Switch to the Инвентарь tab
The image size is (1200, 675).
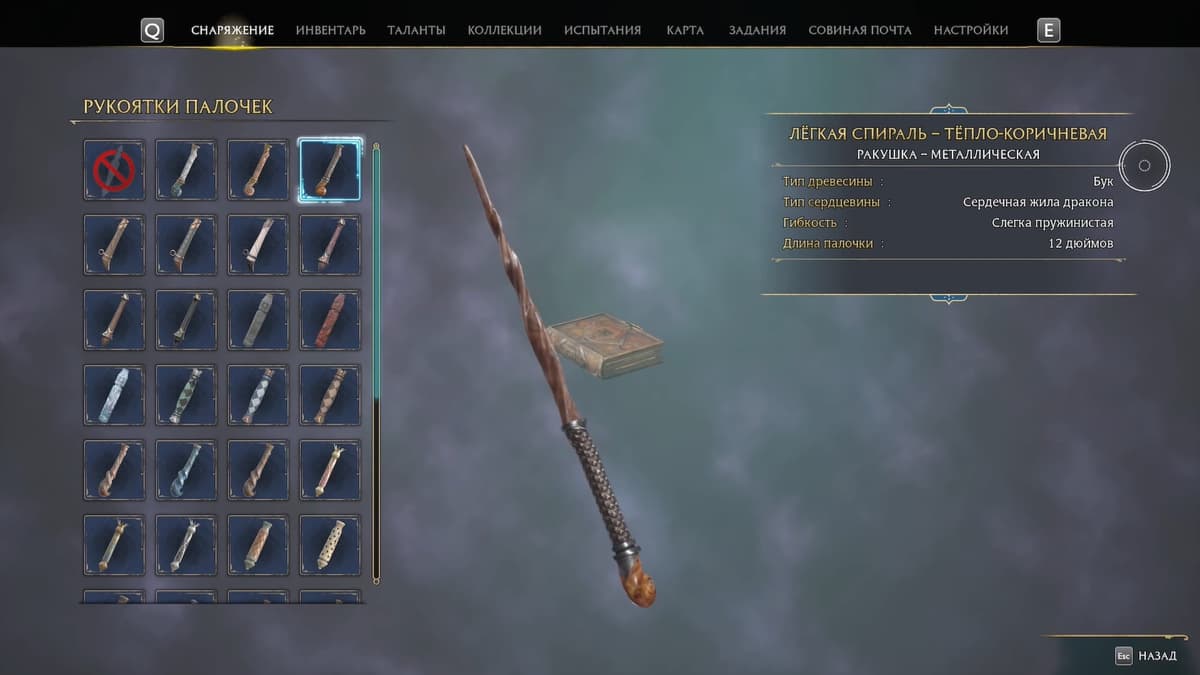[x=330, y=30]
